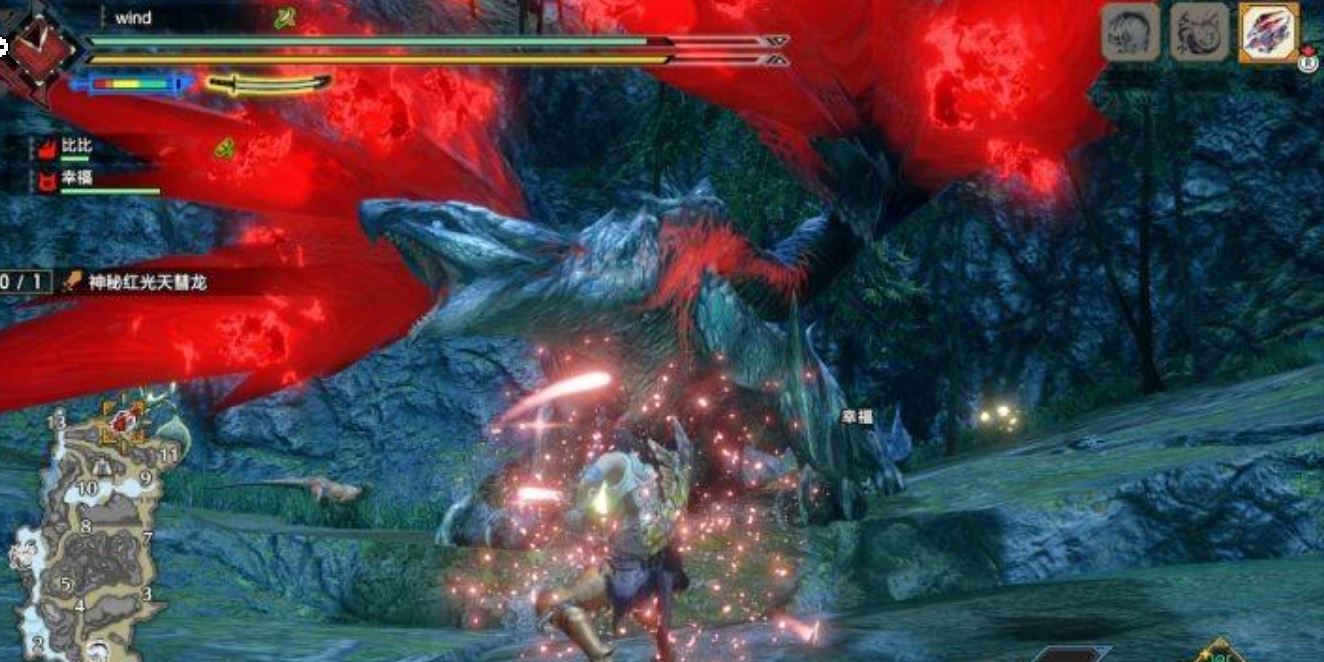The height and width of the screenshot is (662, 1324).
Task: Click the camp tent marker on minimap
Action: point(101,468)
